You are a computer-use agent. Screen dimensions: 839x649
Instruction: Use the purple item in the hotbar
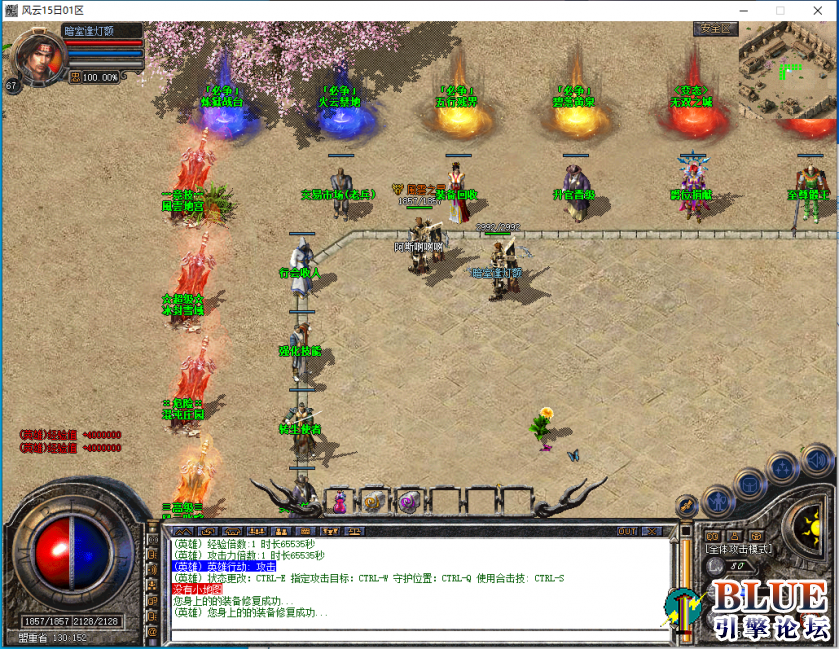(x=407, y=501)
